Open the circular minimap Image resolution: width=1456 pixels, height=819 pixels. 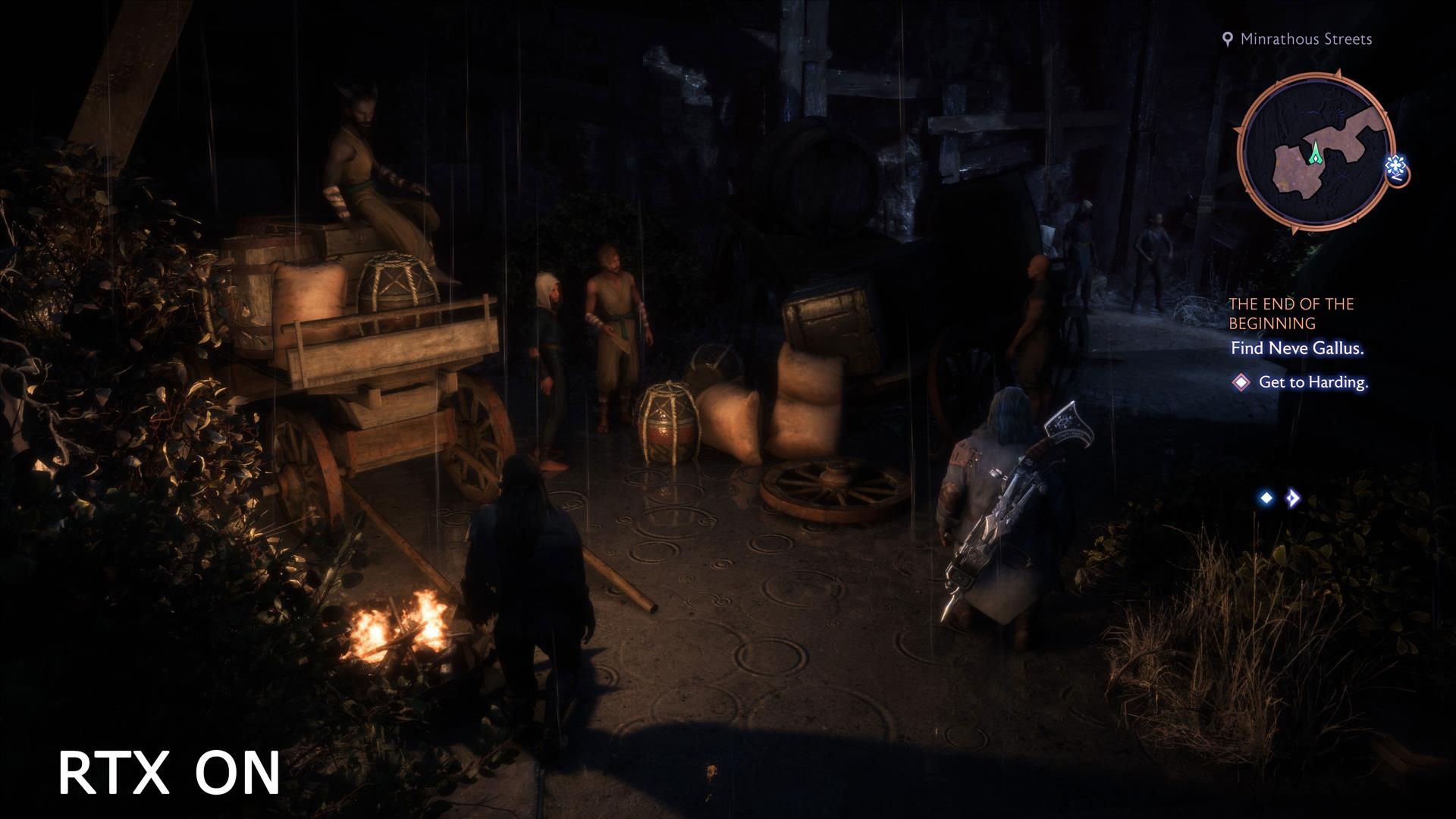click(1316, 152)
